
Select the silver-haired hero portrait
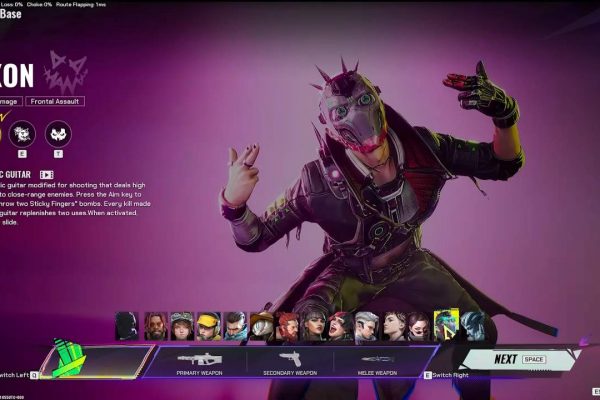click(366, 326)
